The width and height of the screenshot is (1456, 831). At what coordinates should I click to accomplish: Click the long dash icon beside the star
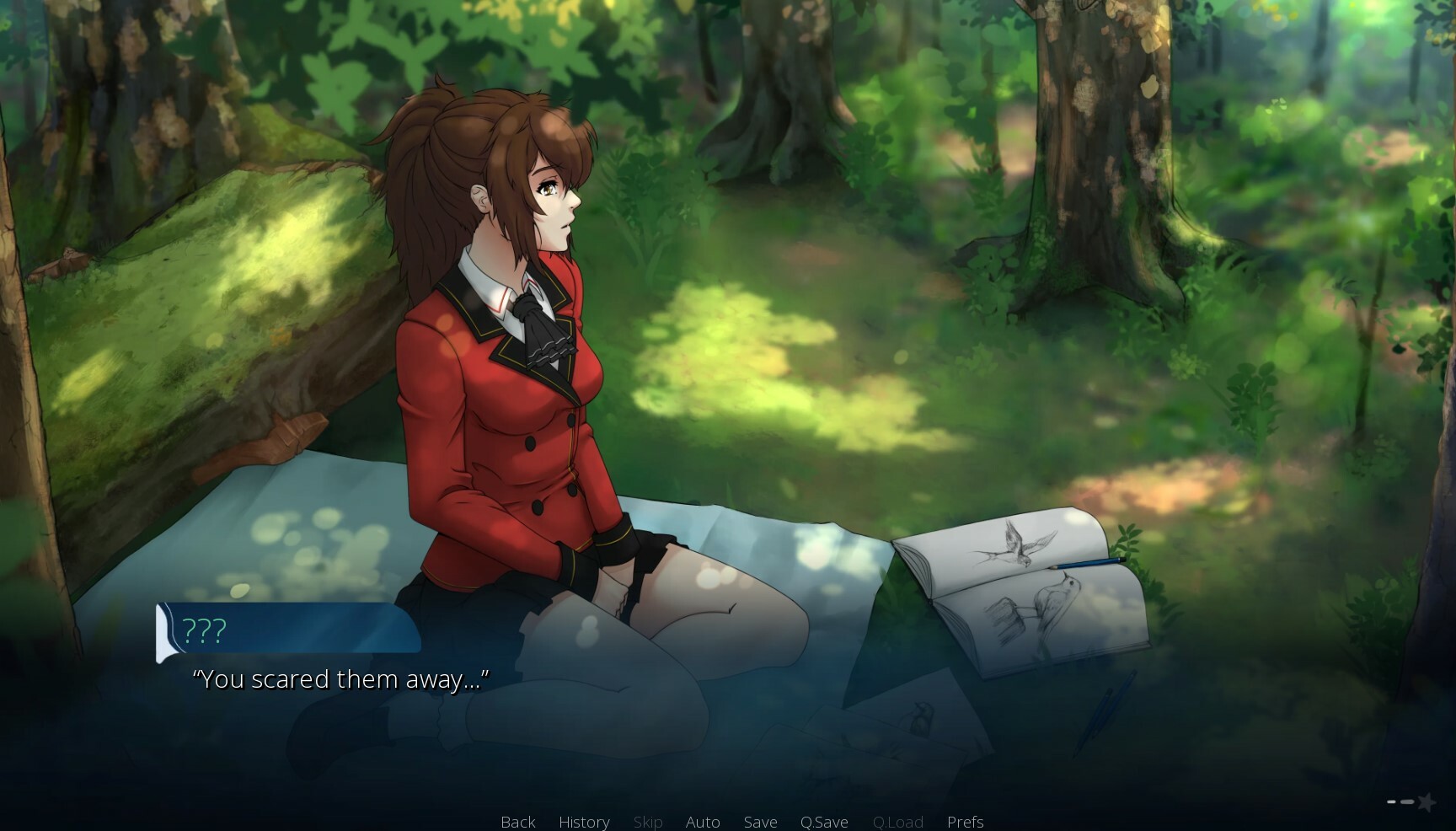1407,802
